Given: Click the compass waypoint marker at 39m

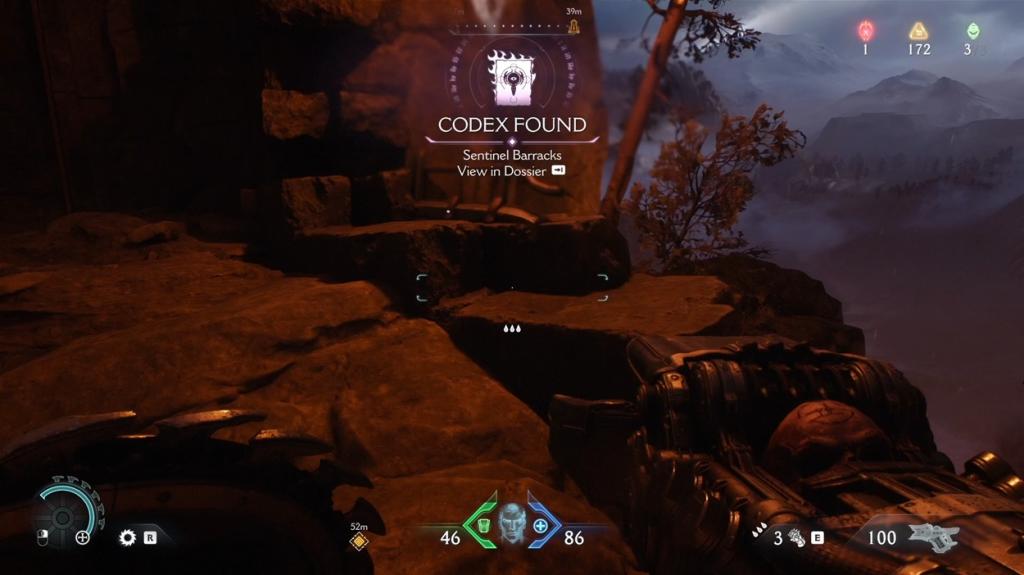Looking at the screenshot, I should [574, 25].
